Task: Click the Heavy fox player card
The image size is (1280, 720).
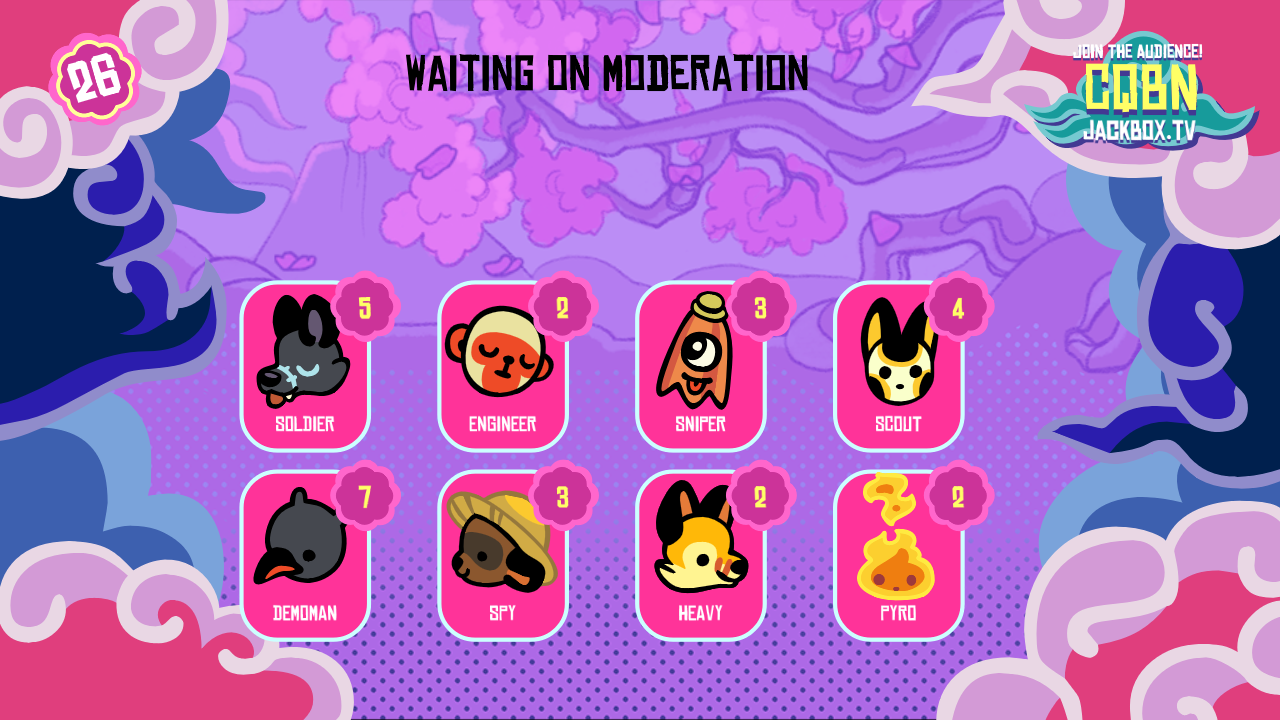Action: [700, 556]
